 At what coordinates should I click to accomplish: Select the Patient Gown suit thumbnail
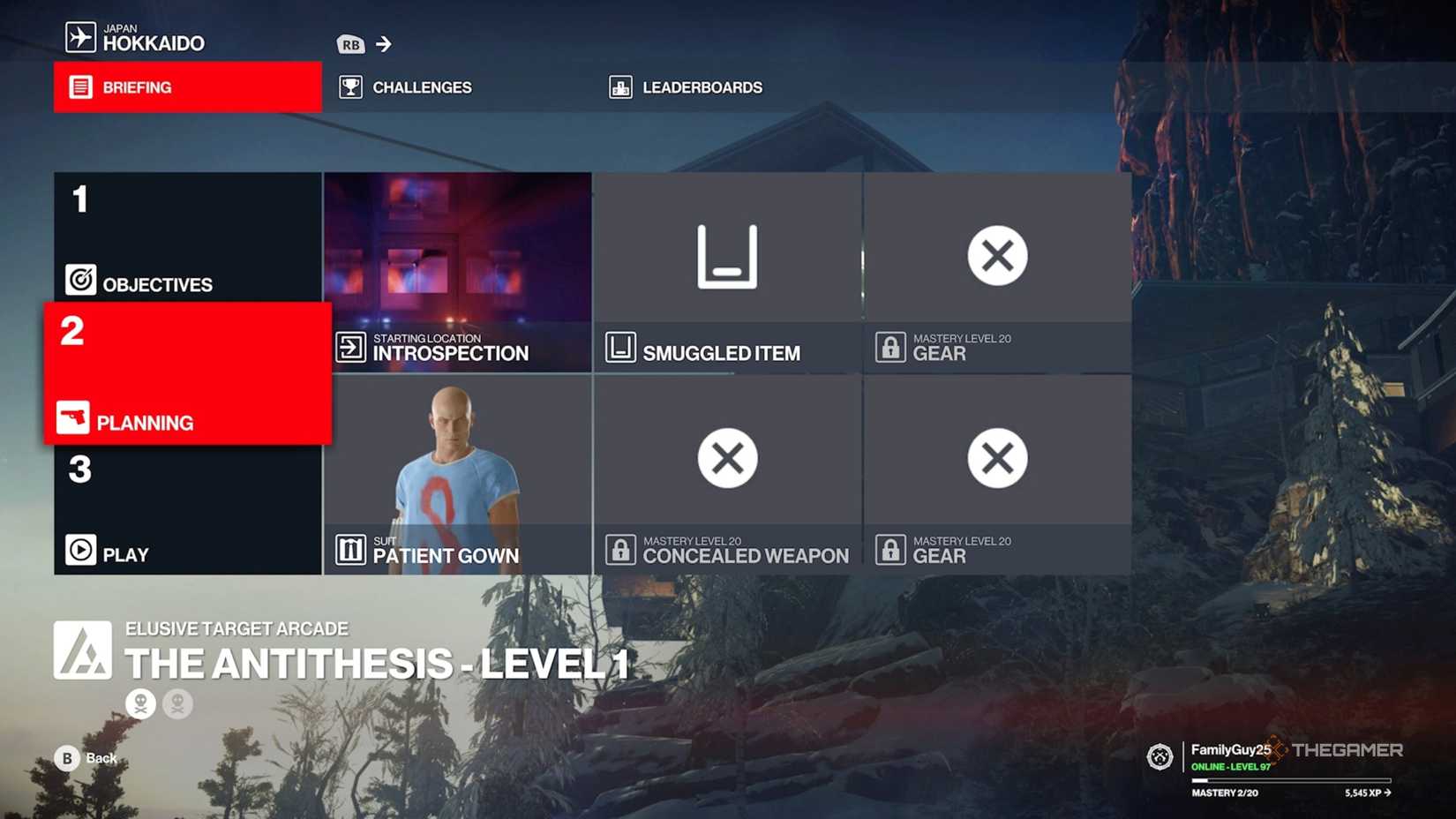click(x=457, y=468)
